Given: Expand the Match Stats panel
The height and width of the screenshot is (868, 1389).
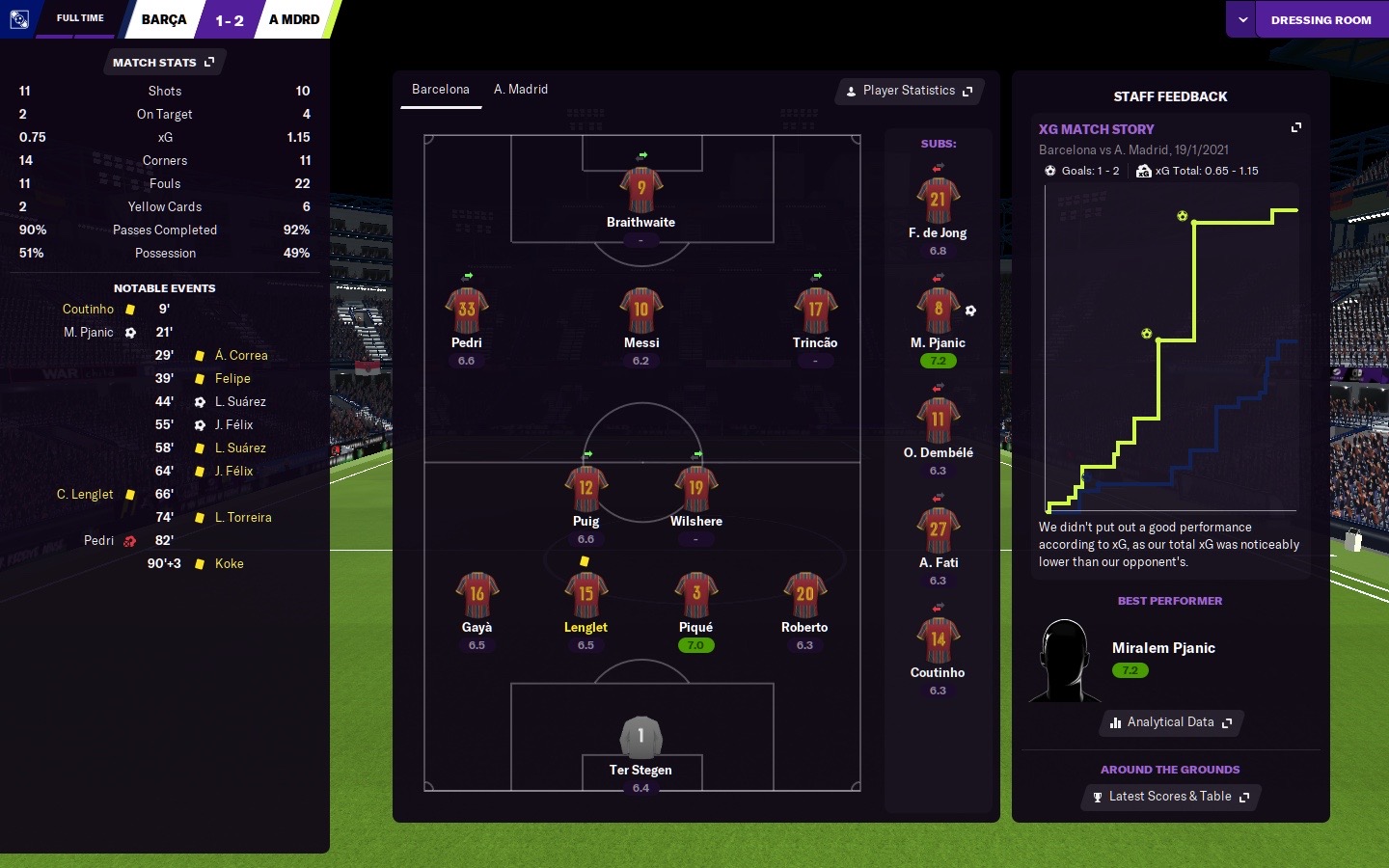Looking at the screenshot, I should (163, 62).
